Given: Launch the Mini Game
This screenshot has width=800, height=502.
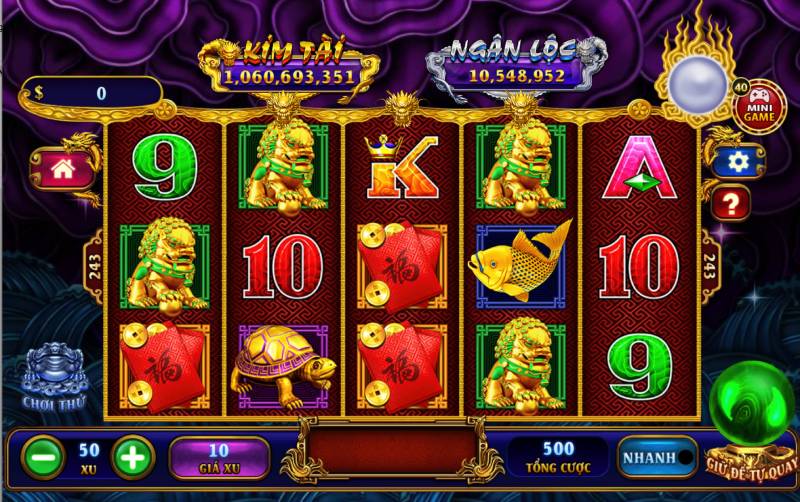Looking at the screenshot, I should point(759,107).
